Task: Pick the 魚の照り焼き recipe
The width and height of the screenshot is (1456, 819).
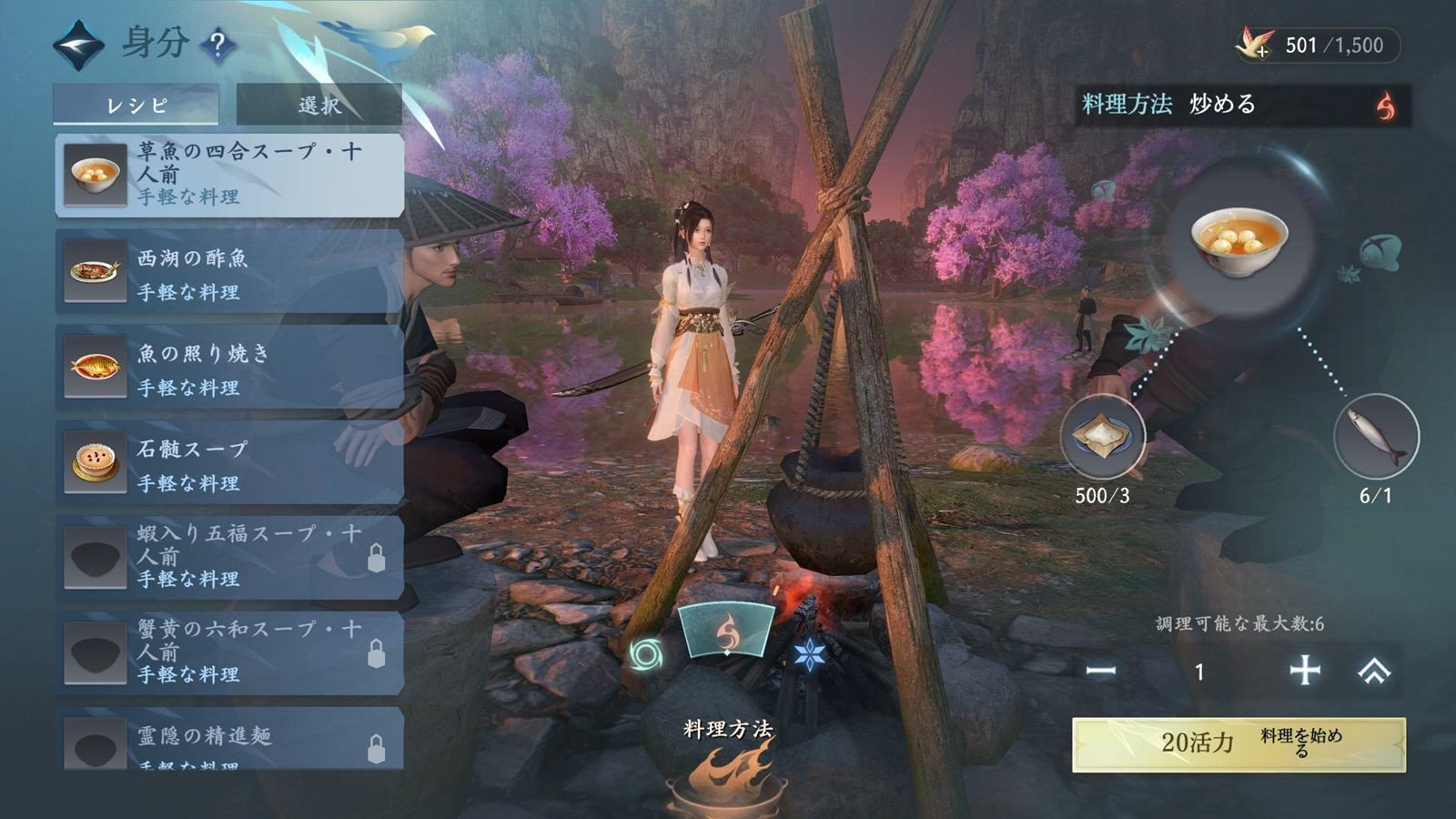Action: (229, 368)
